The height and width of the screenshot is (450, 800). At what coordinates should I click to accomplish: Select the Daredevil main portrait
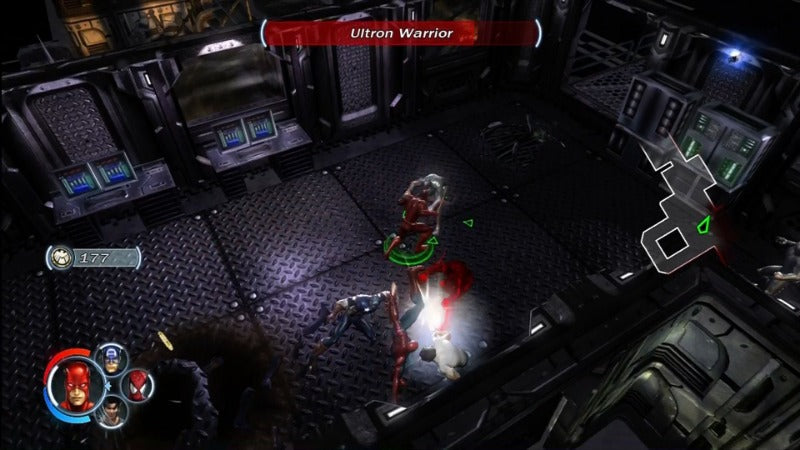(x=73, y=383)
